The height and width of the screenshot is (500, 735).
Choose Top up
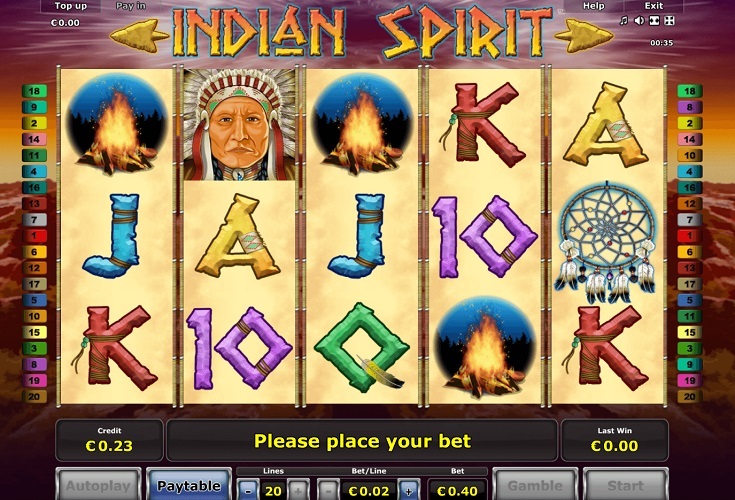[68, 6]
